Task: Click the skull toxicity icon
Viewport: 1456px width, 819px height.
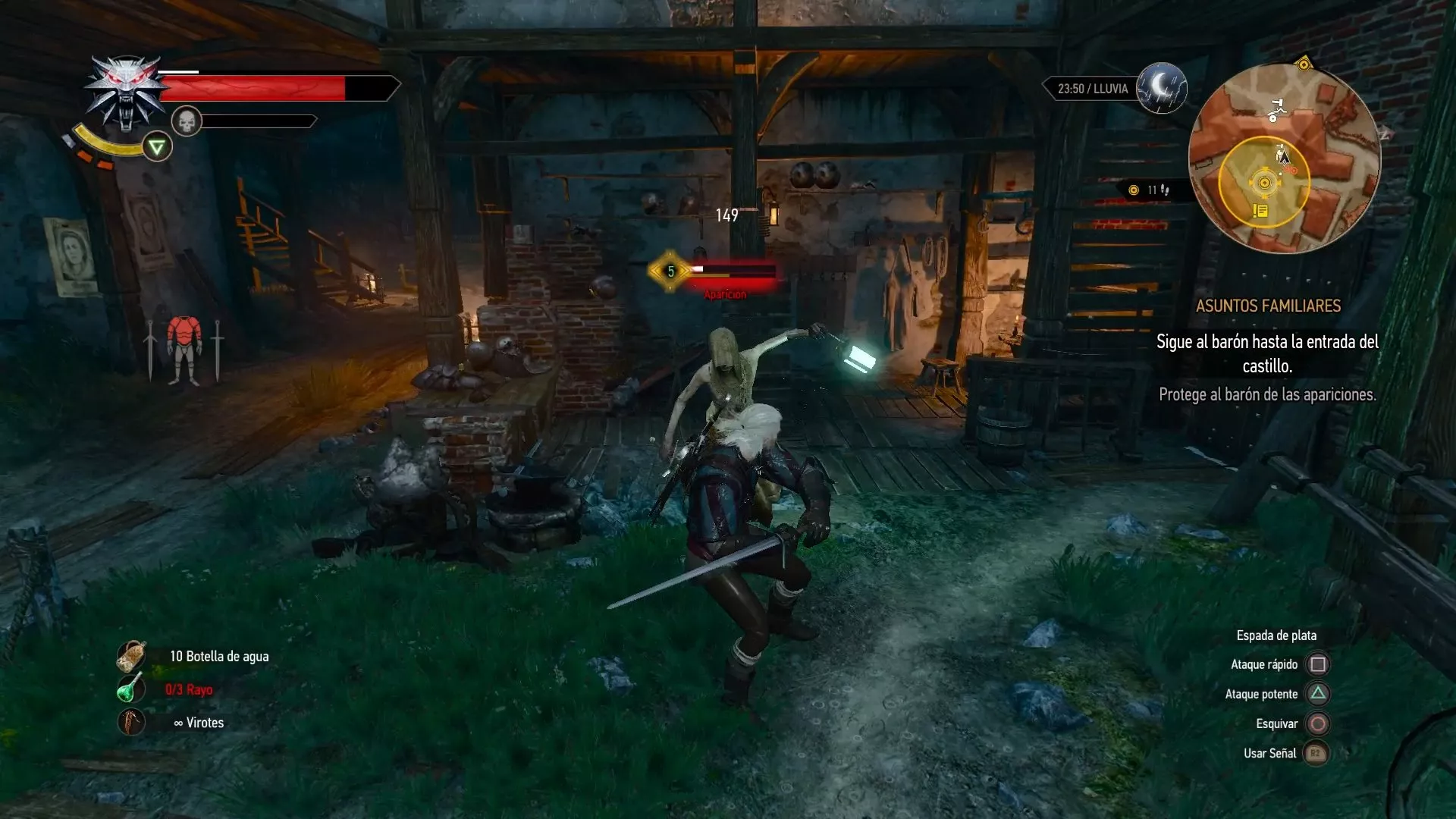Action: [187, 121]
